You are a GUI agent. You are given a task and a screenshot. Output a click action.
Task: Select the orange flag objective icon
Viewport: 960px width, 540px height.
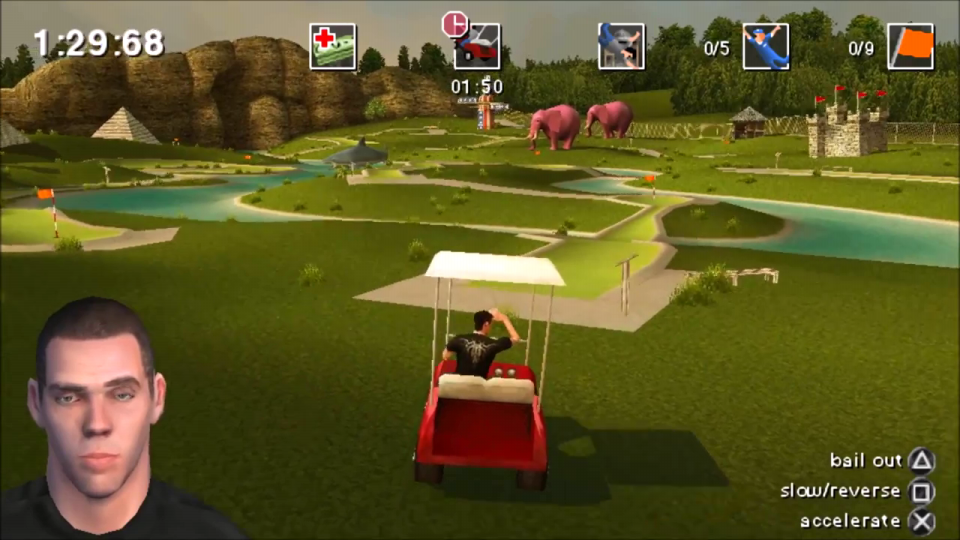pos(910,47)
